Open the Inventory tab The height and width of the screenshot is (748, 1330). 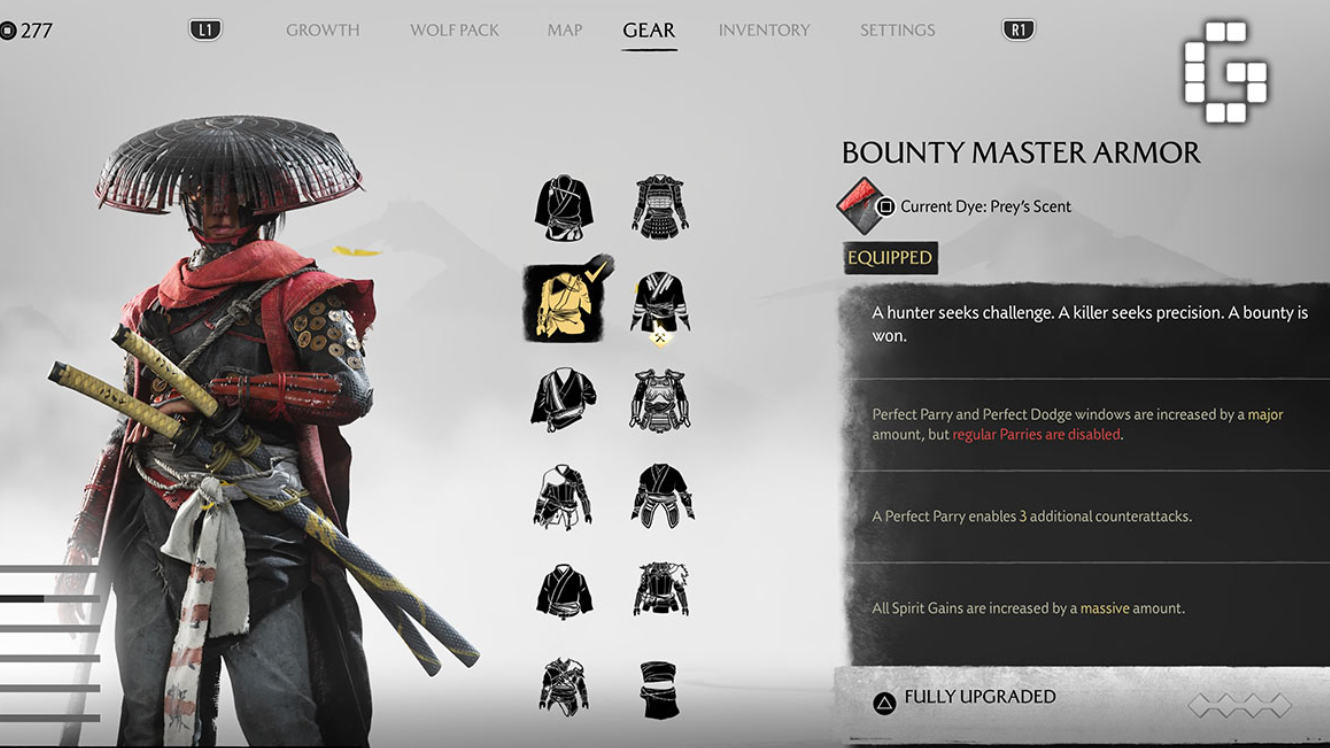[x=763, y=30]
